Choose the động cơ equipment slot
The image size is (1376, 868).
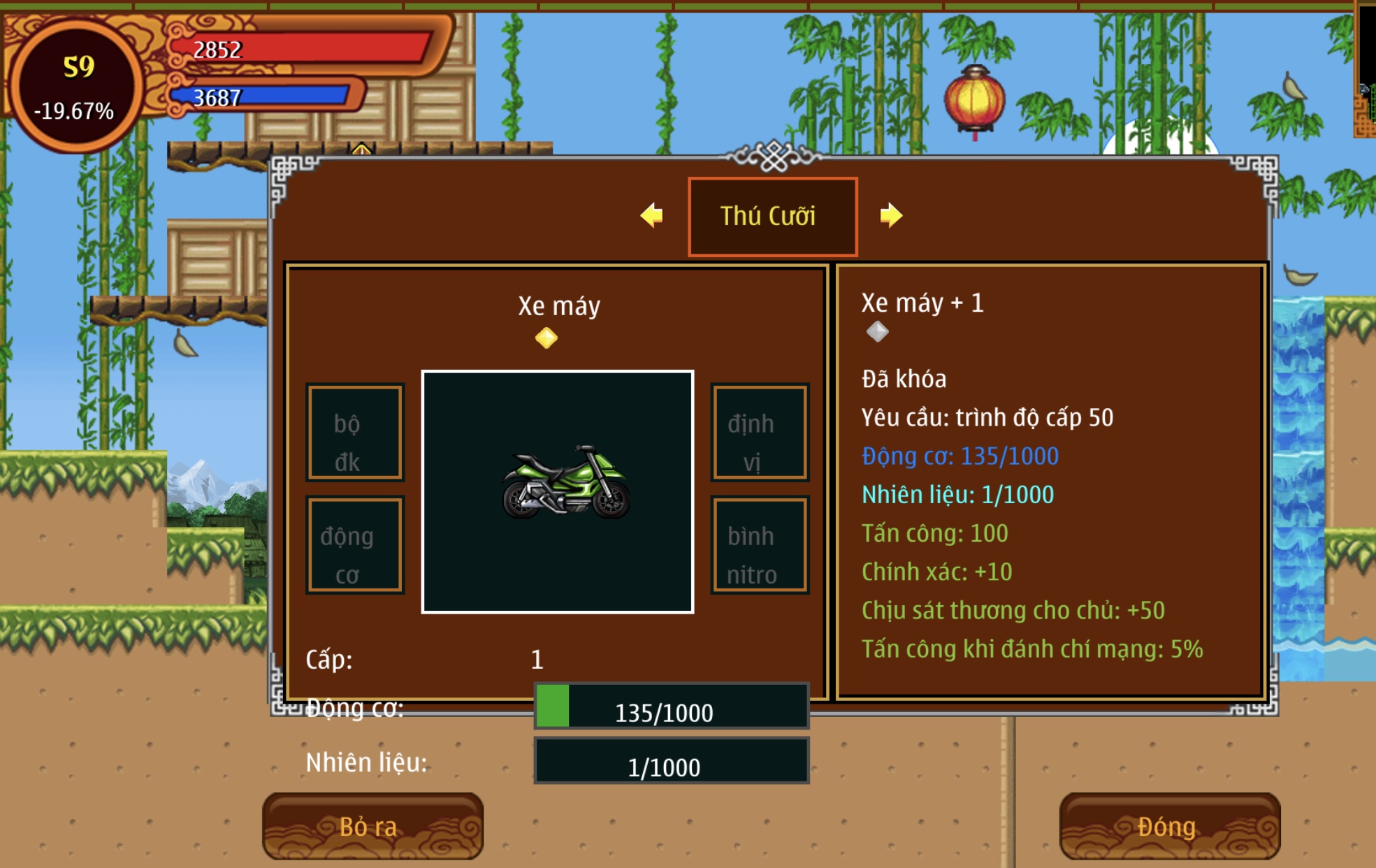355,545
